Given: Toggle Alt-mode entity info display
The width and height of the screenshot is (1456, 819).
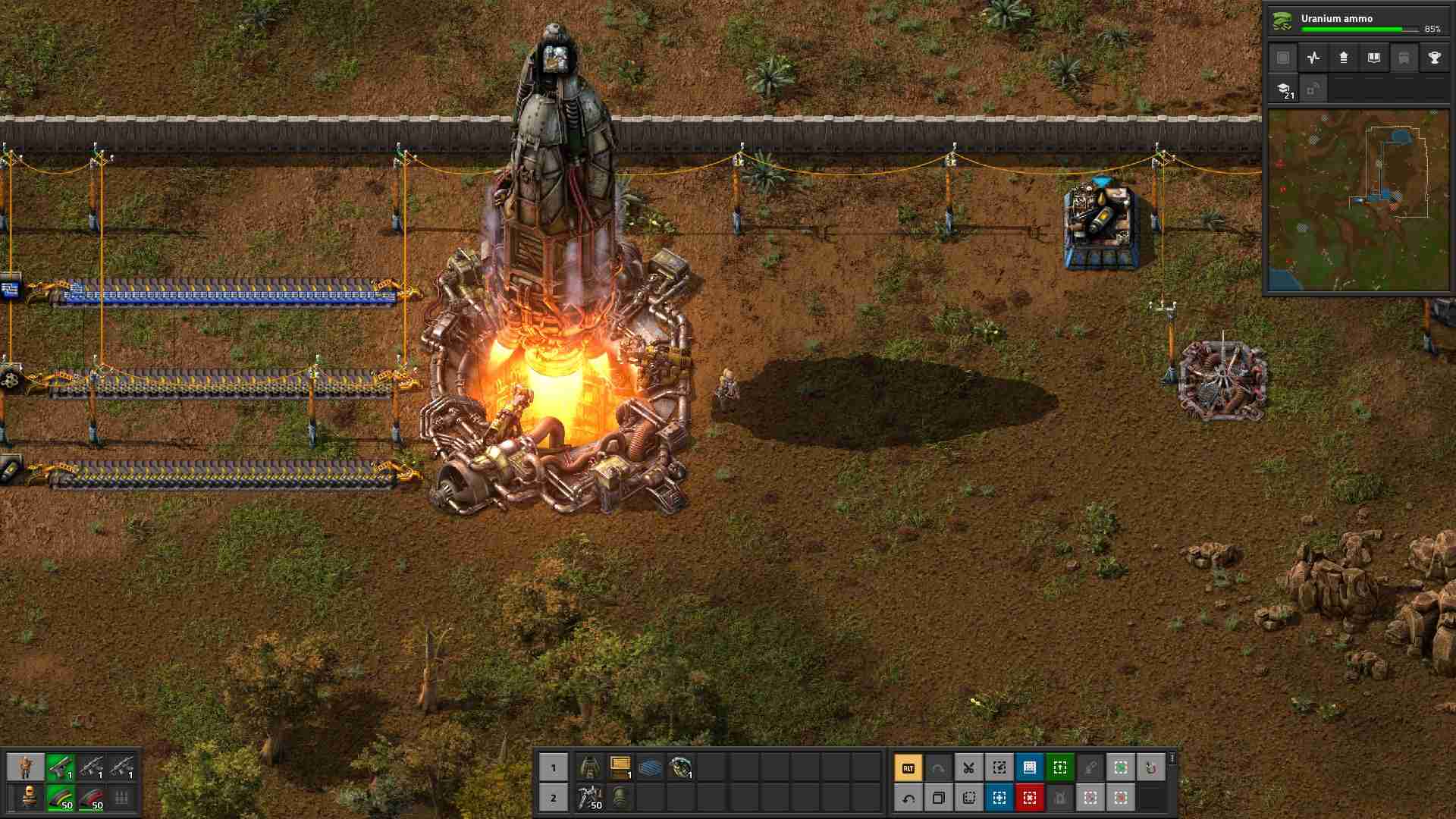Looking at the screenshot, I should (907, 767).
